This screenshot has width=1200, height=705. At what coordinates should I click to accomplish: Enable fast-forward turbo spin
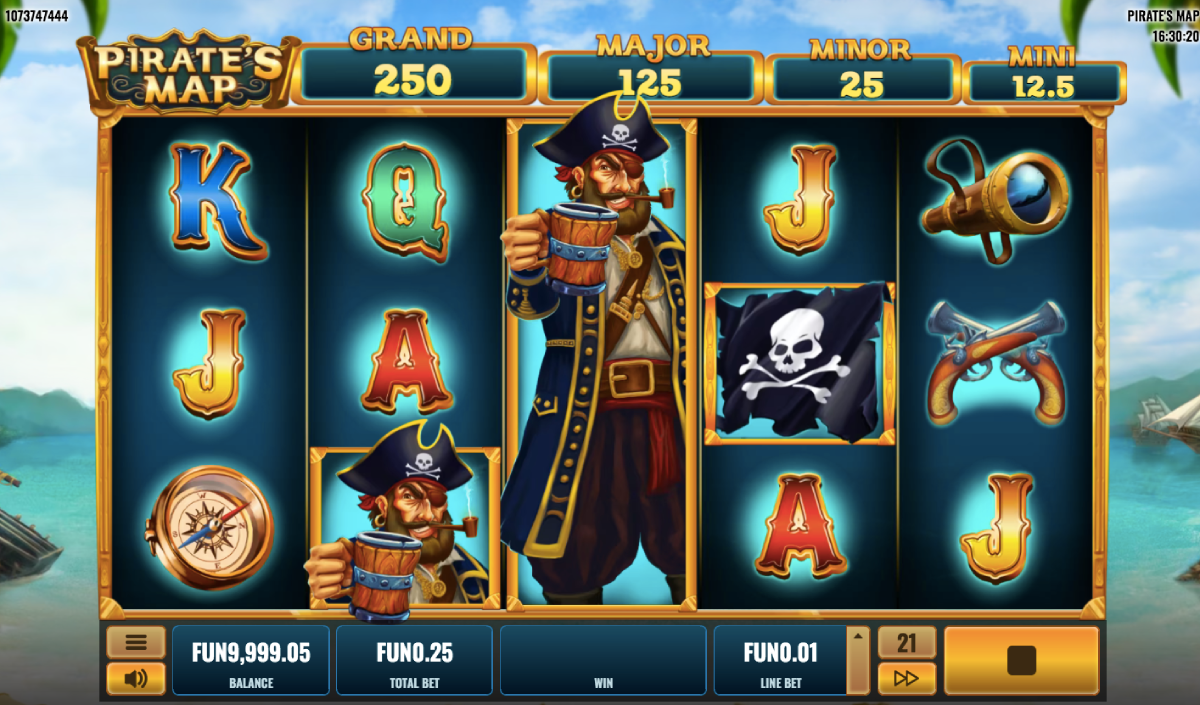click(x=906, y=679)
